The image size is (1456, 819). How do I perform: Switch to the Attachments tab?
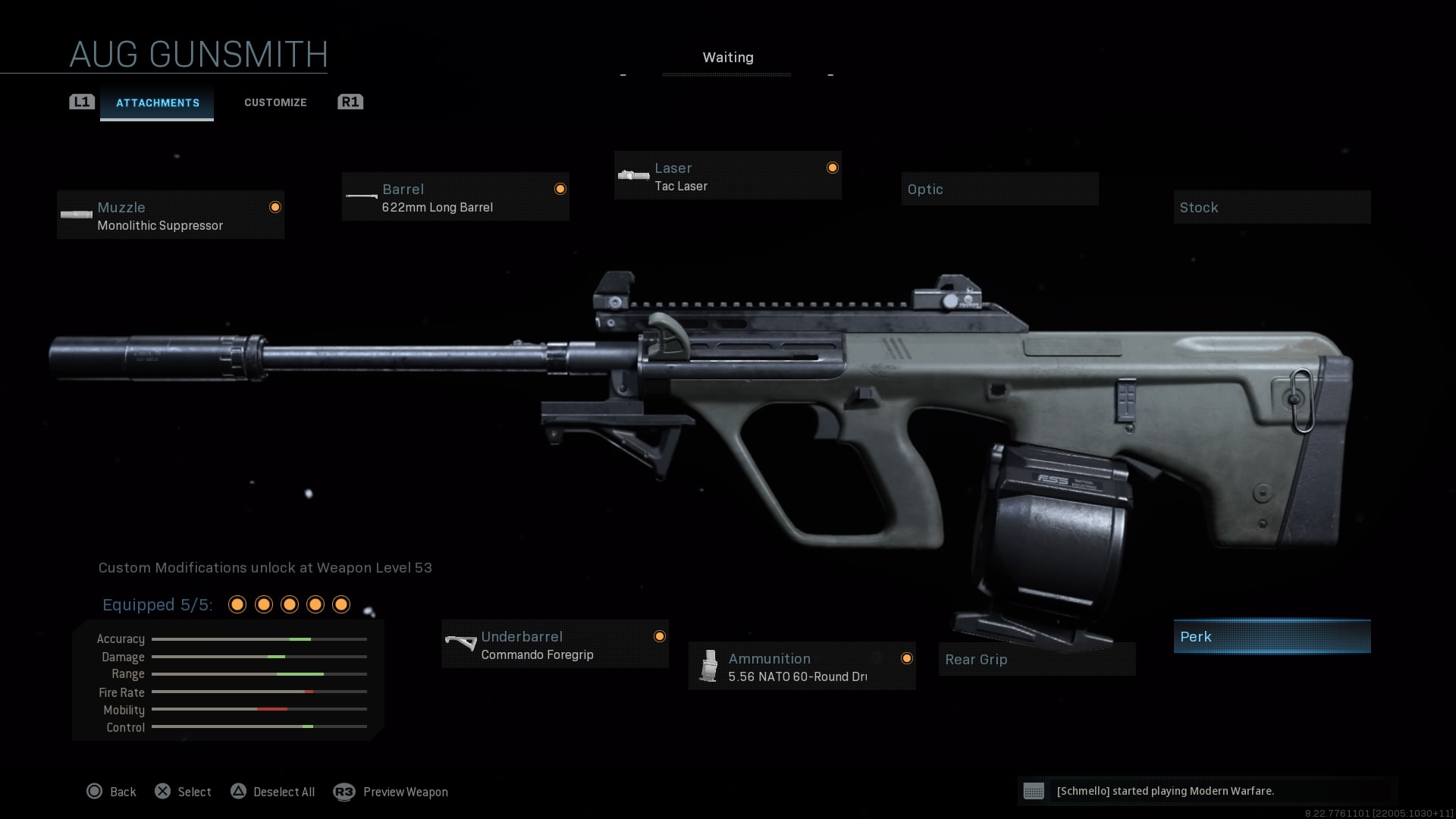coord(157,102)
